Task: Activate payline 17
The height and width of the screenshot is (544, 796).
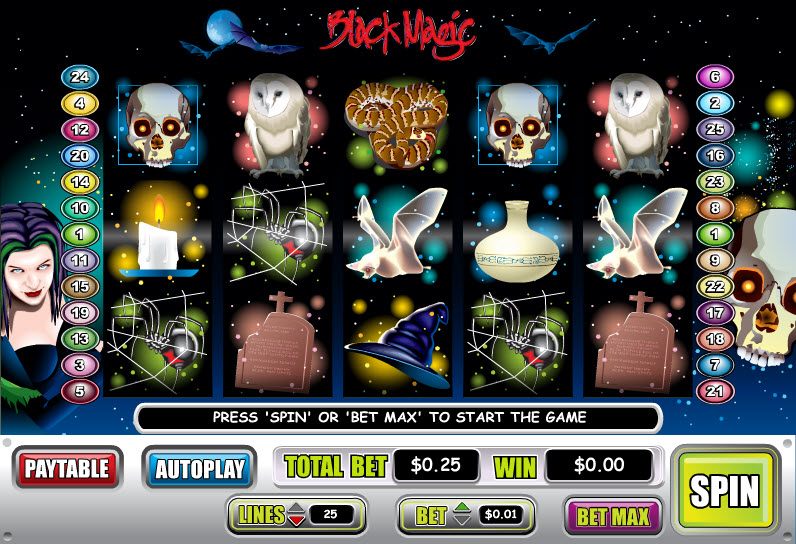Action: (x=714, y=313)
